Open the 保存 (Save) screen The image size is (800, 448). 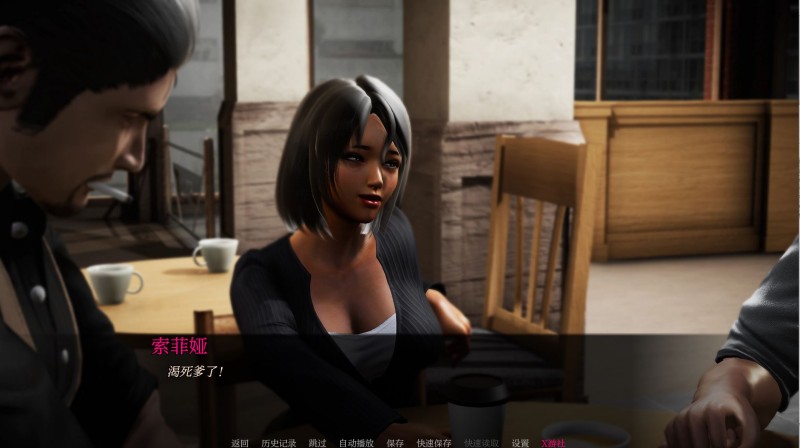coord(395,442)
